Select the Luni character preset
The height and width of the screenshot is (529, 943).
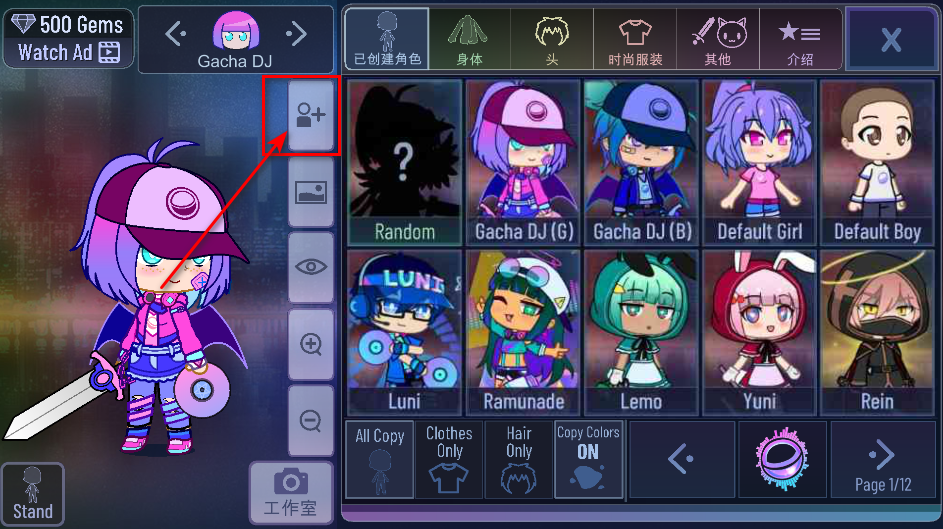(x=404, y=332)
